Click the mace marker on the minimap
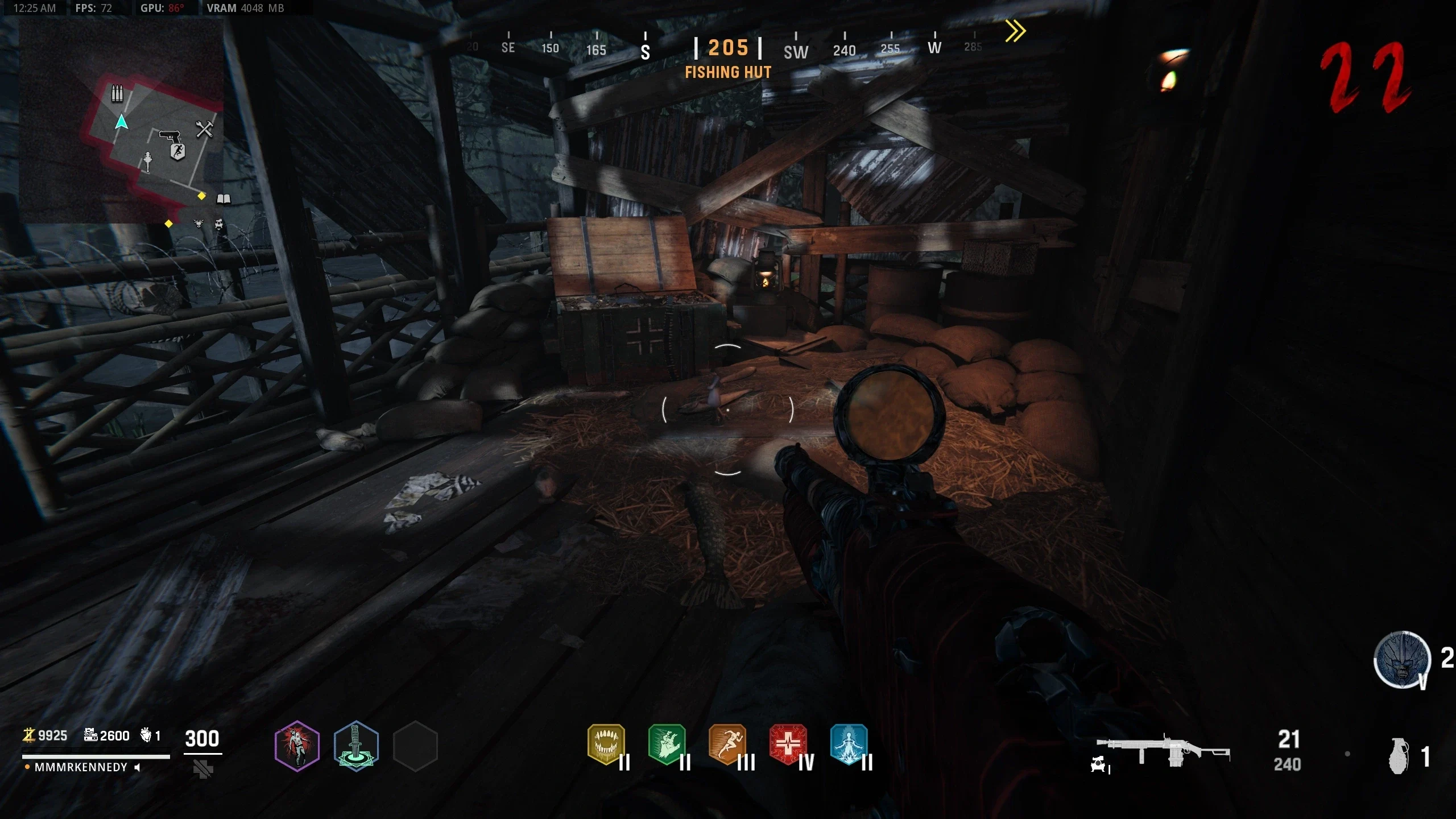Image resolution: width=1456 pixels, height=819 pixels. (x=147, y=162)
